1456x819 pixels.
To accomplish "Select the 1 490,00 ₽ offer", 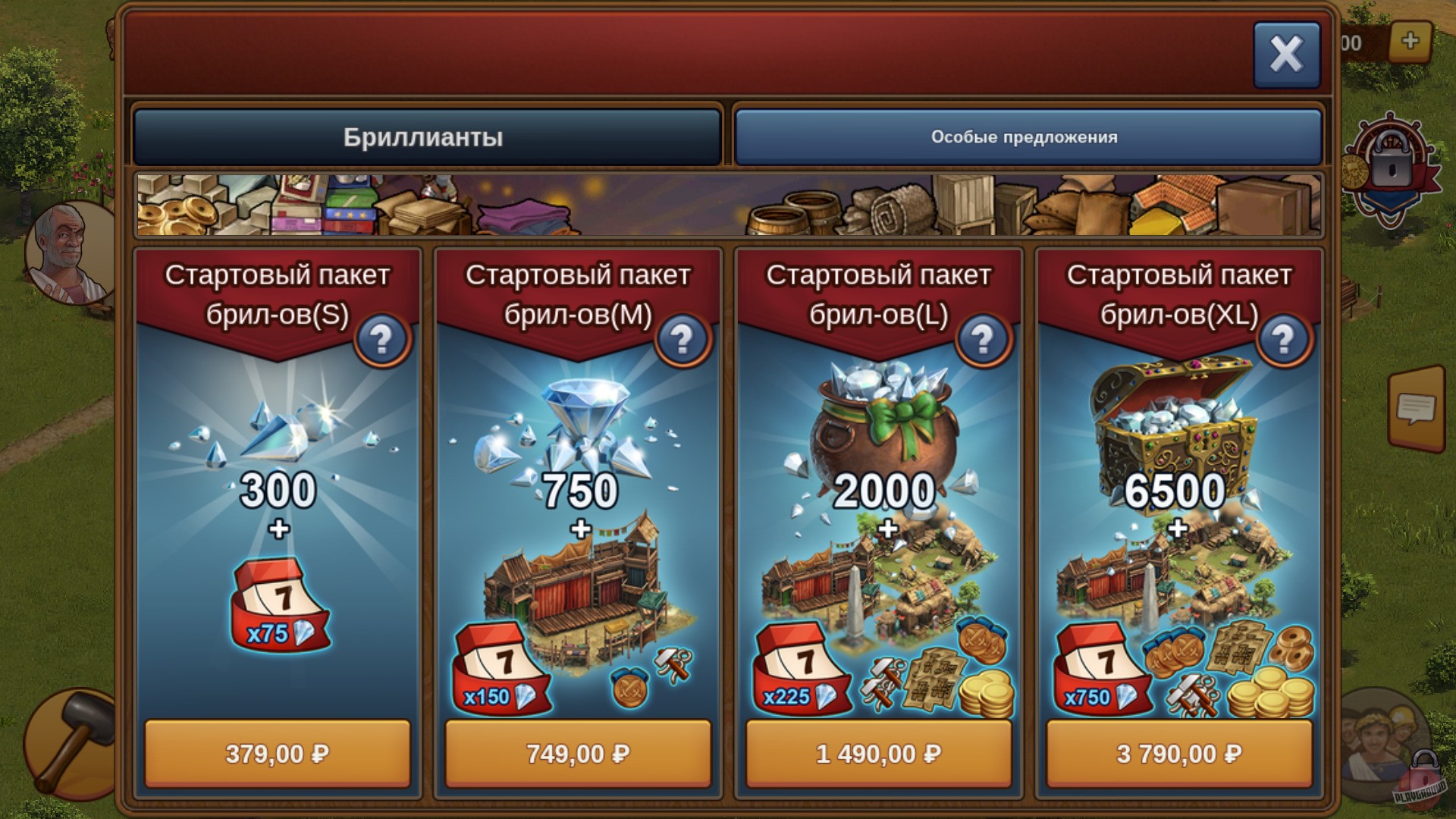I will (878, 755).
